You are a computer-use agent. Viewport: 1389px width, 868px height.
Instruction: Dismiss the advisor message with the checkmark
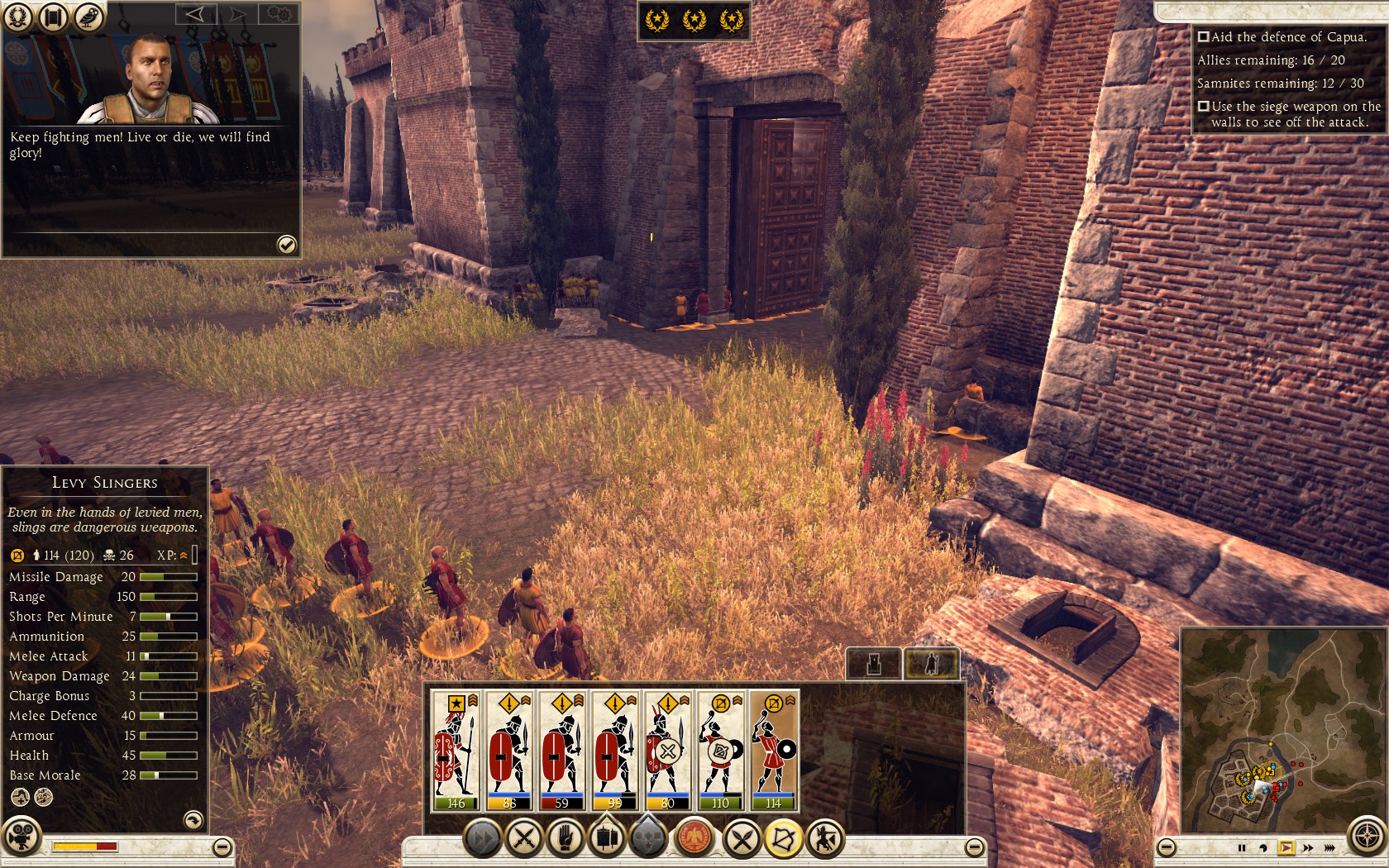pyautogui.click(x=286, y=244)
